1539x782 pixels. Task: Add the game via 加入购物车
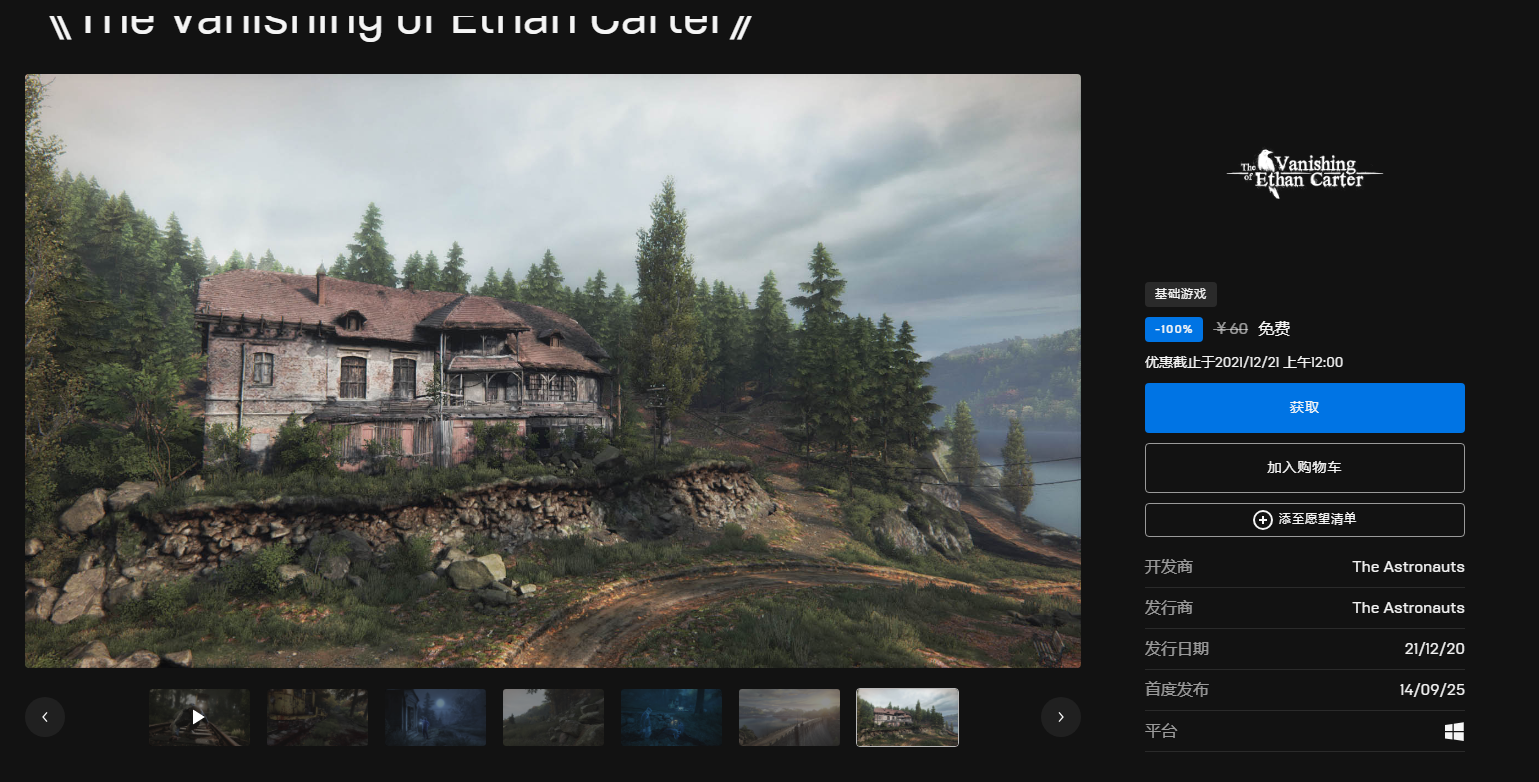(1304, 468)
